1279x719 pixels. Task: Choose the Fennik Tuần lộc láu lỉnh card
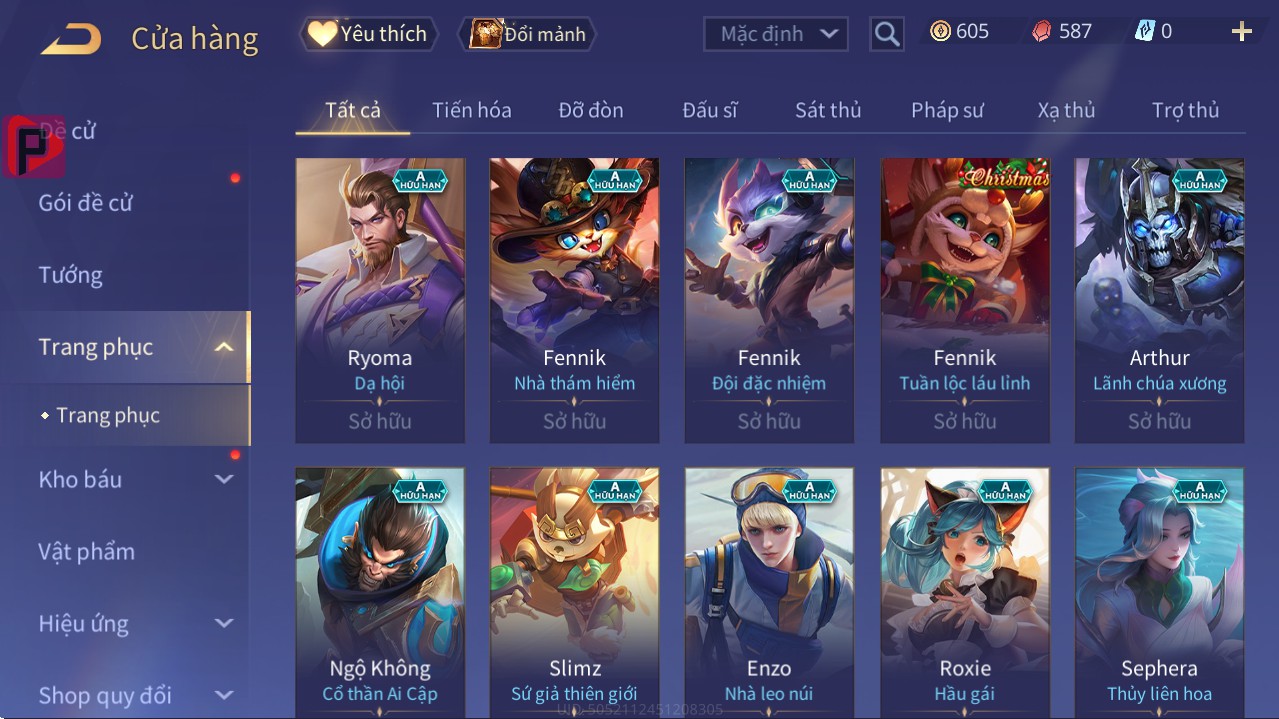[964, 299]
